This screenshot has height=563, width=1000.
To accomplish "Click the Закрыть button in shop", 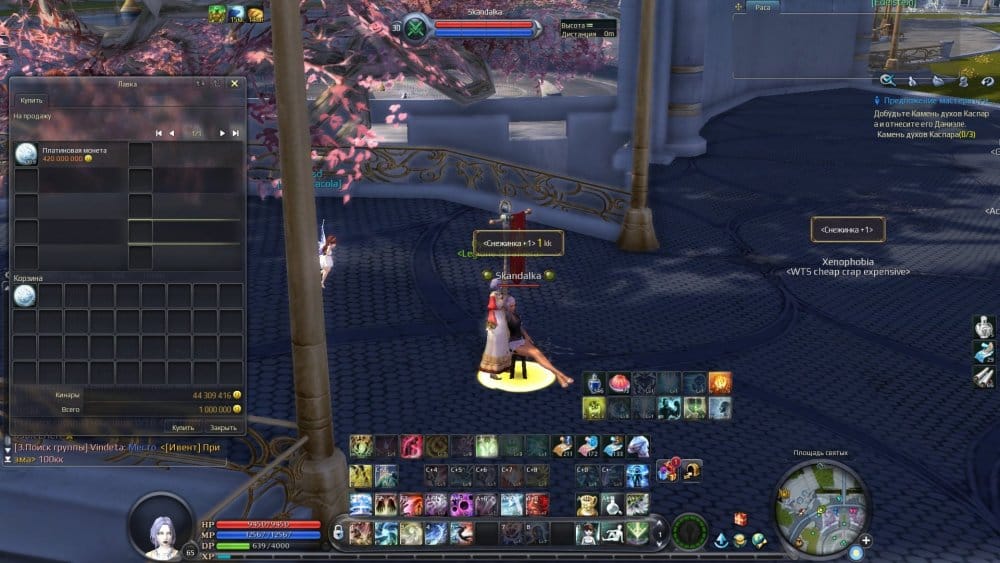I will click(223, 427).
